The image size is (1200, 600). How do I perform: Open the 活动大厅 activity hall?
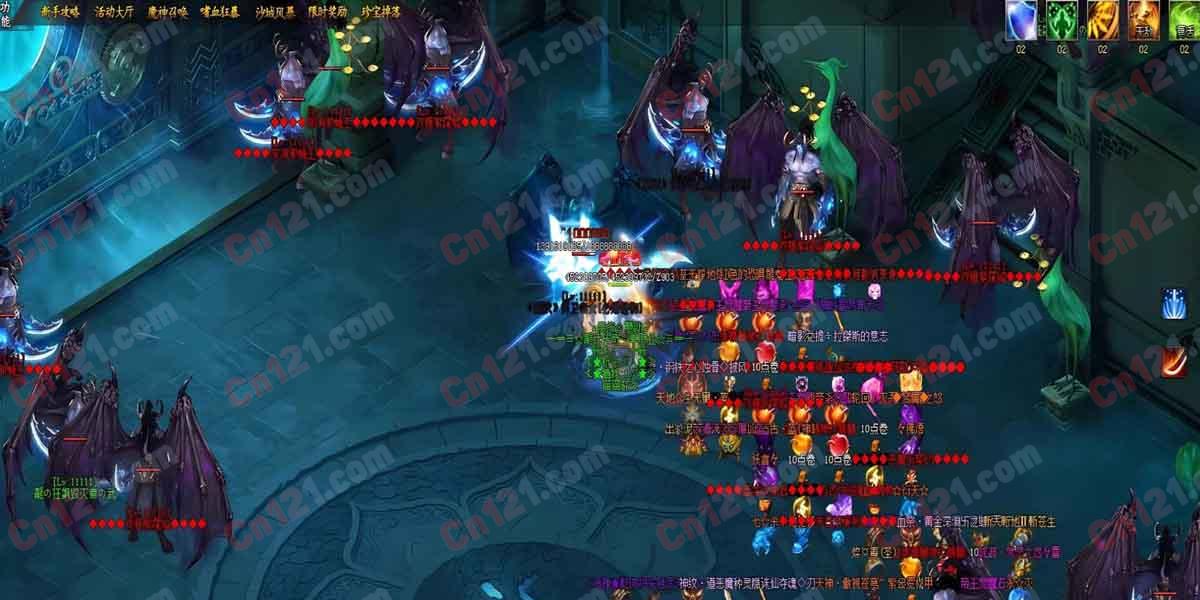pos(113,12)
